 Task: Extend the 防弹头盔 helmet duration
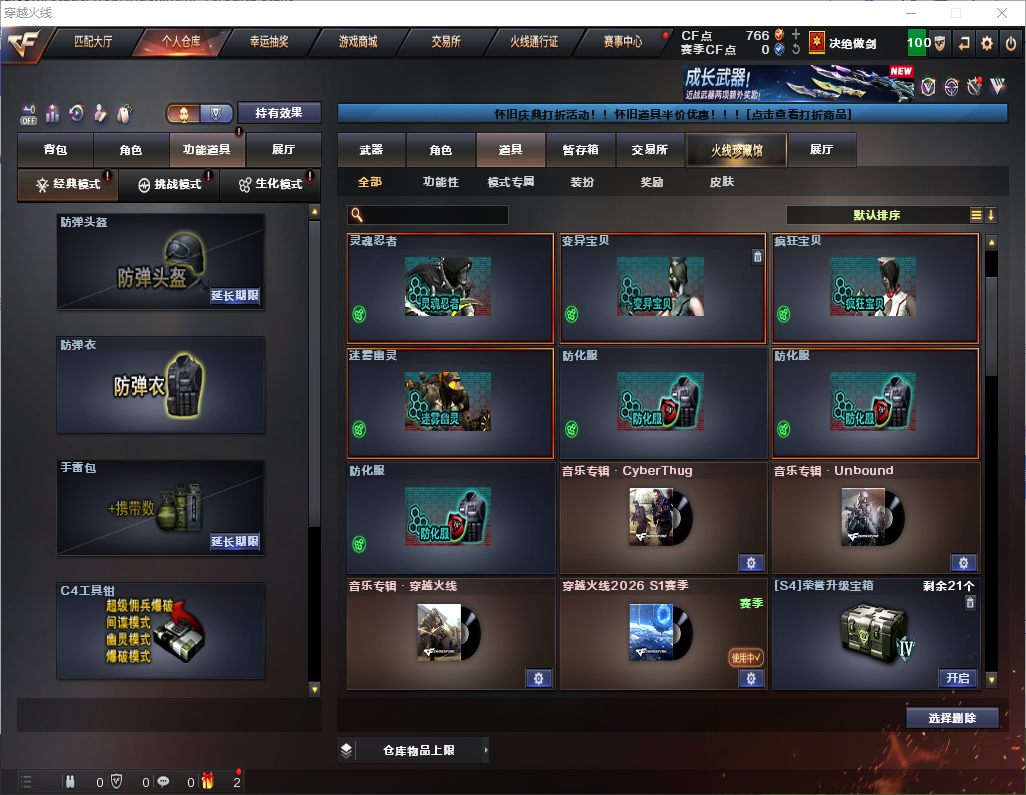pyautogui.click(x=235, y=296)
